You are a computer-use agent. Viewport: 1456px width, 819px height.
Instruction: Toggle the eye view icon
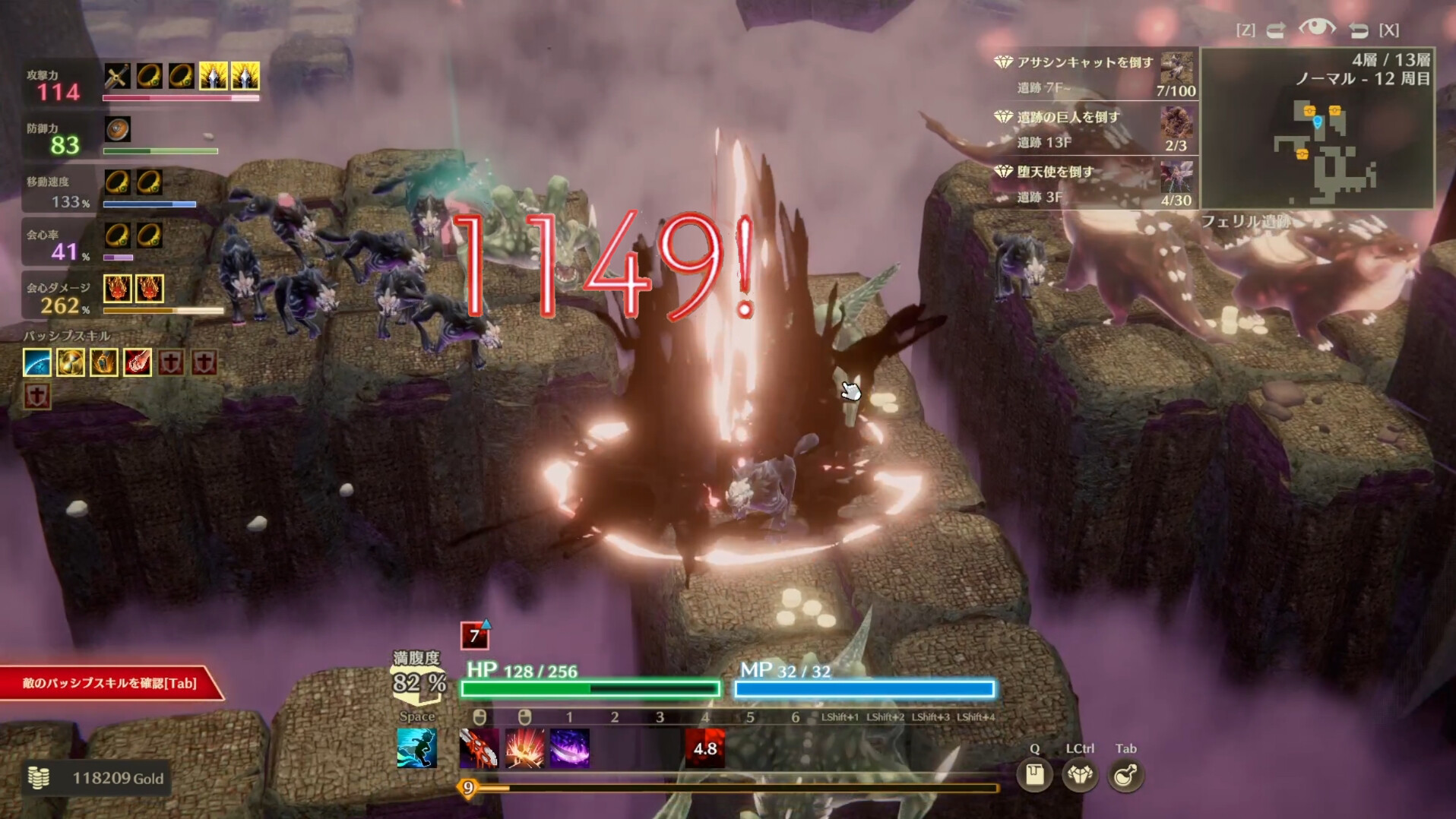coord(1316,29)
